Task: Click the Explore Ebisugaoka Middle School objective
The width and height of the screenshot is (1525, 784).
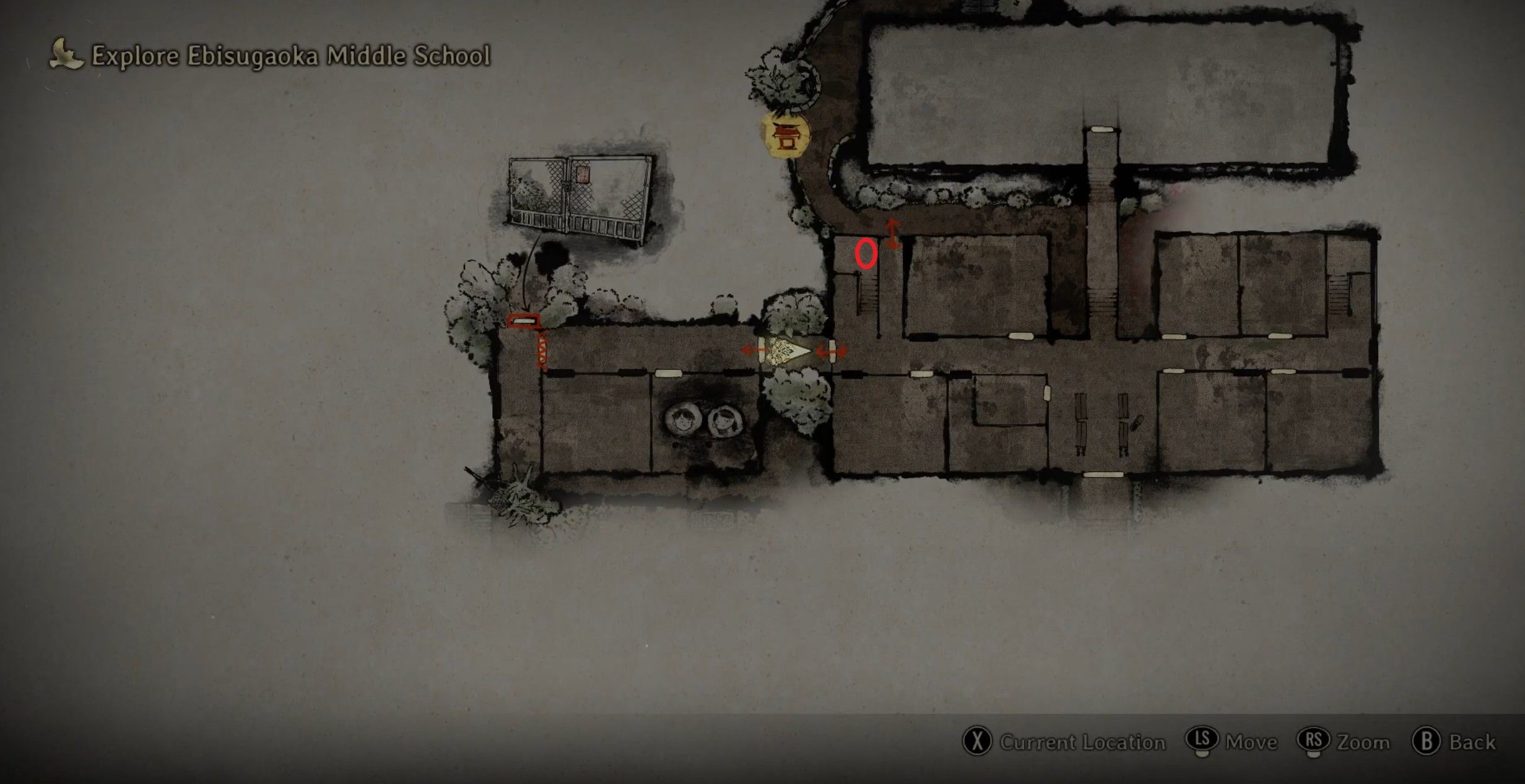Action: click(290, 56)
